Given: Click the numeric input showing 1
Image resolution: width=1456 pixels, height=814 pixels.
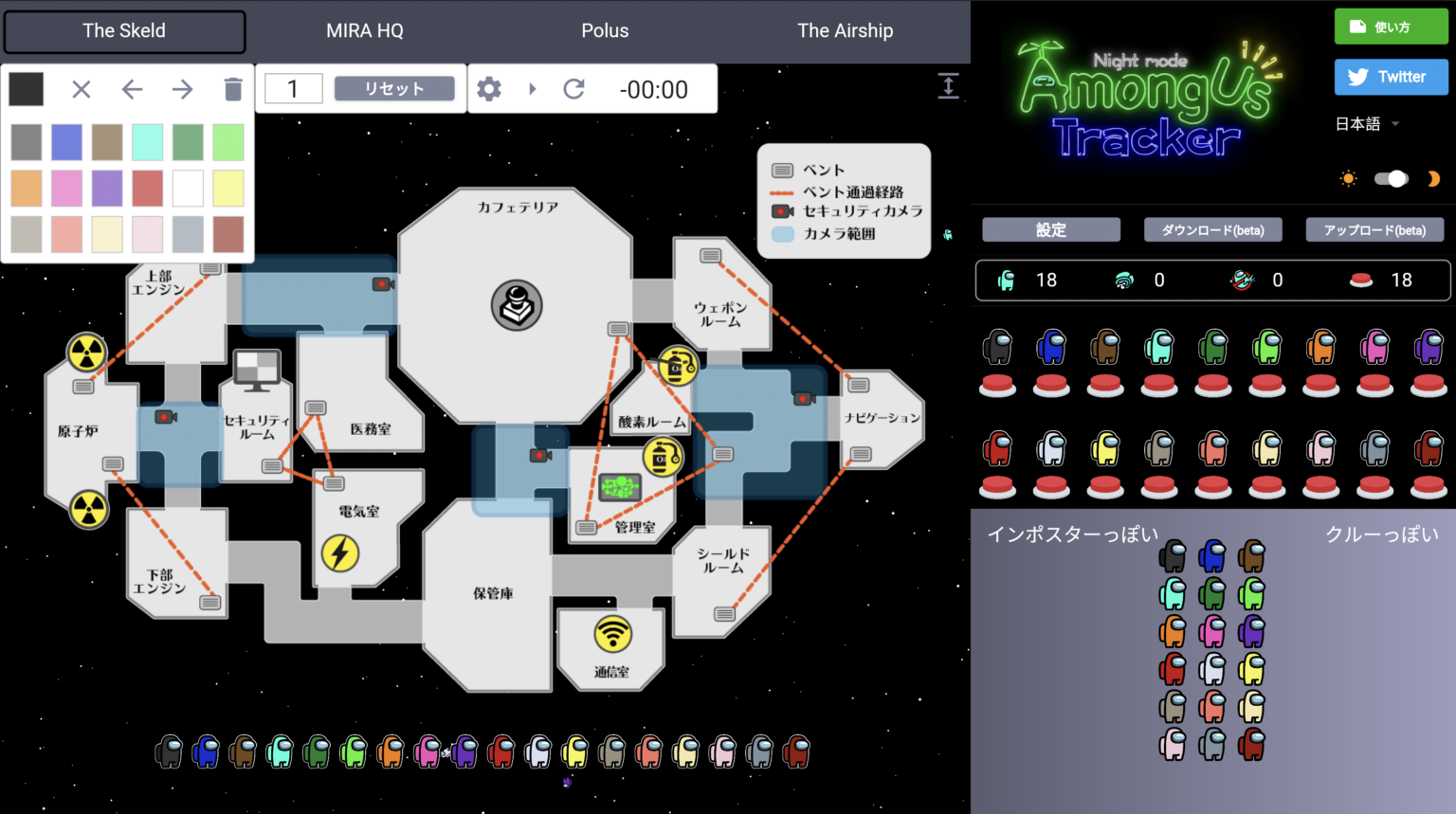Looking at the screenshot, I should 293,88.
